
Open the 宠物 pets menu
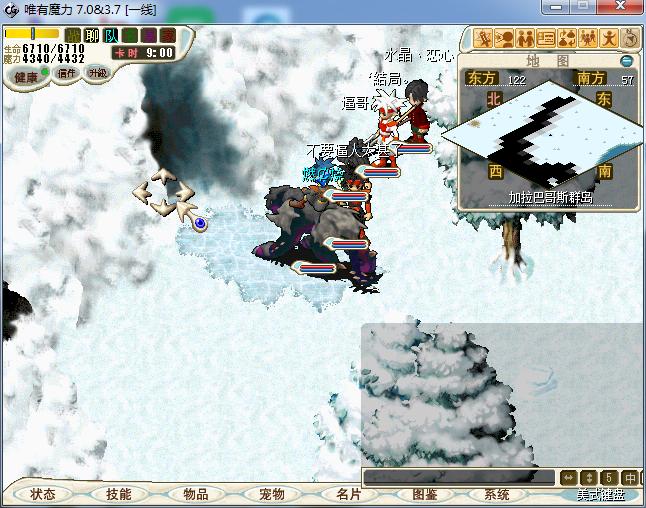[x=271, y=494]
